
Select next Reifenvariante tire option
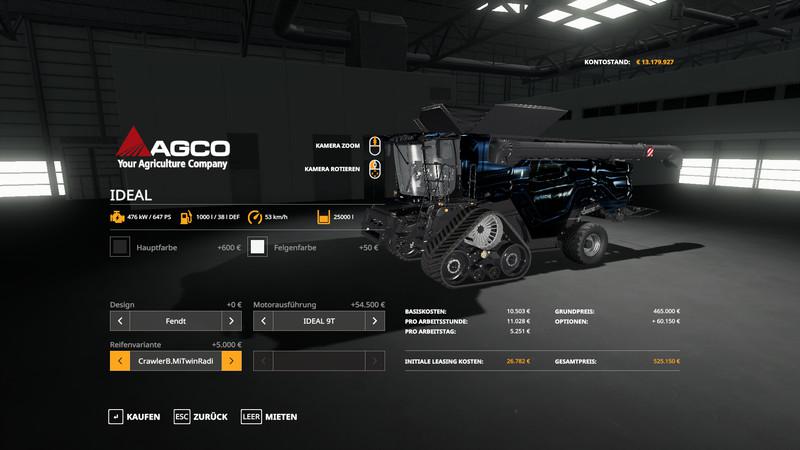pyautogui.click(x=231, y=361)
